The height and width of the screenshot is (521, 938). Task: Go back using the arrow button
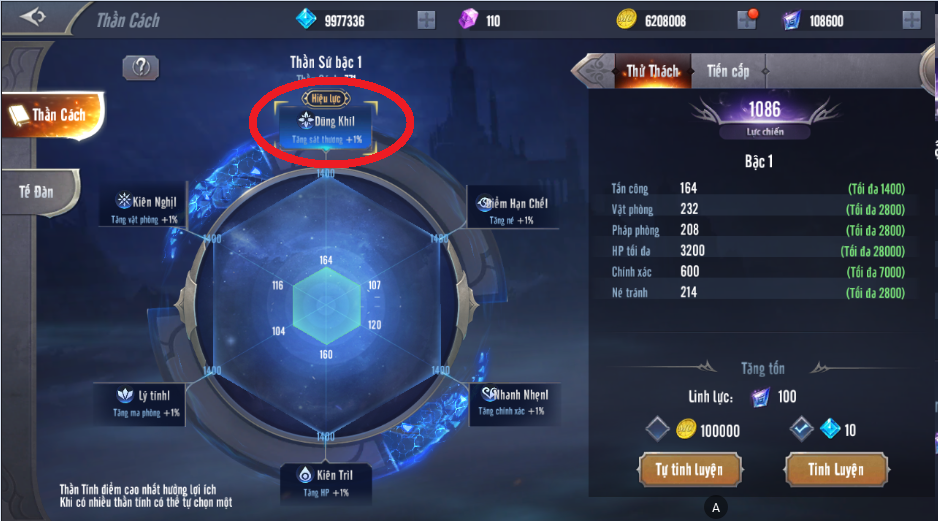pyautogui.click(x=32, y=18)
